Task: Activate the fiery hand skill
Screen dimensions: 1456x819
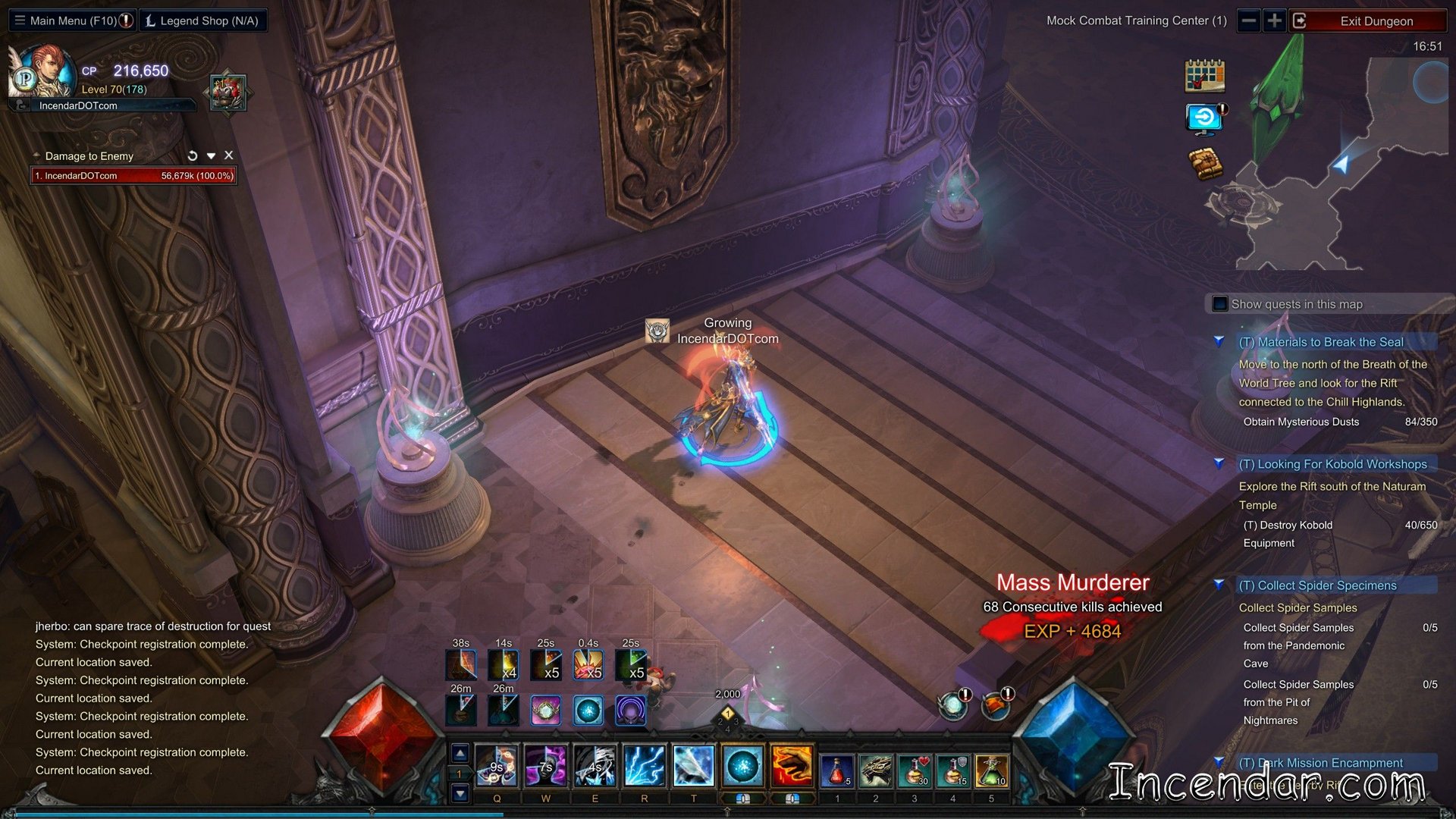Action: (x=792, y=767)
